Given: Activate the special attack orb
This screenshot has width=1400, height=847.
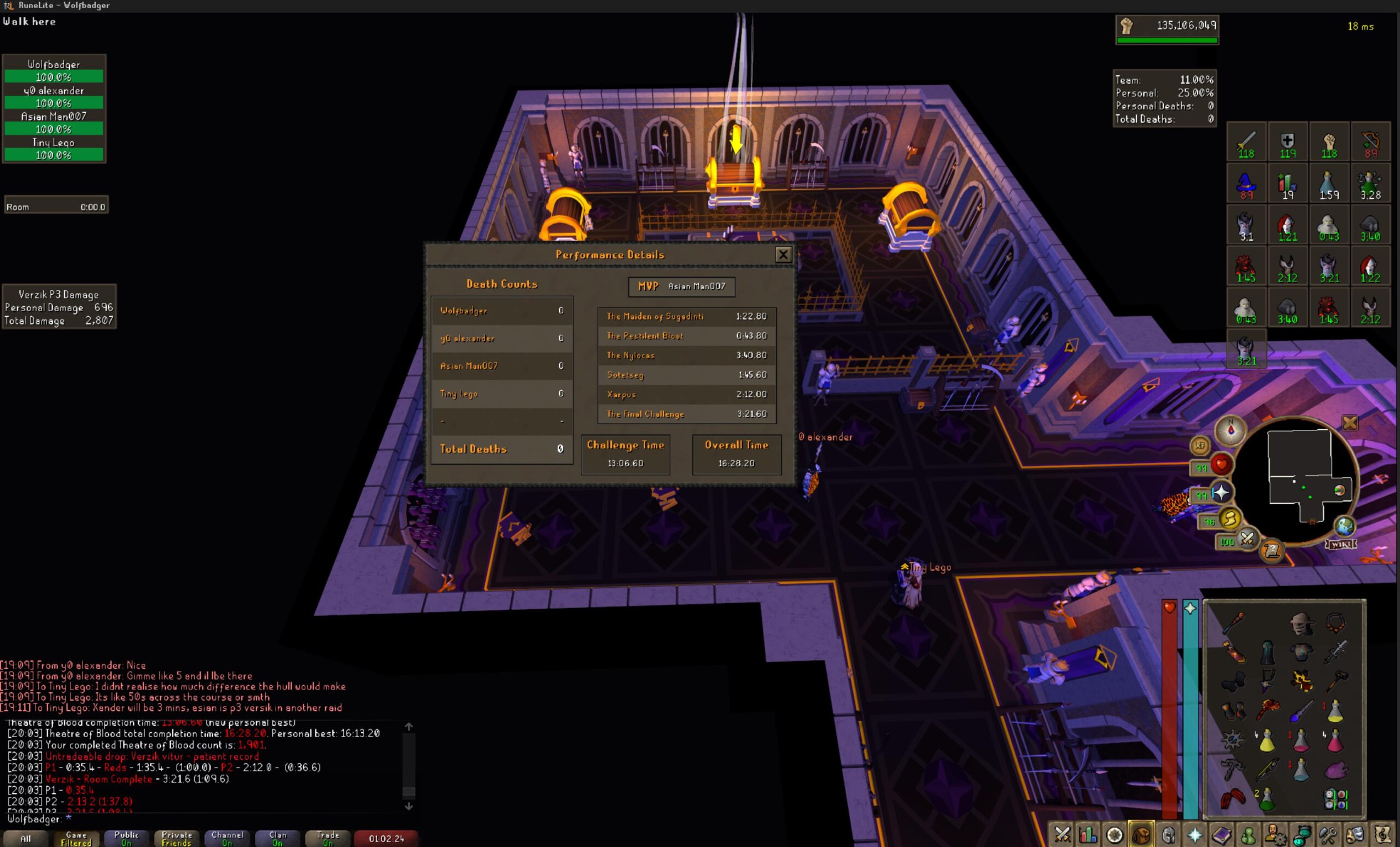Looking at the screenshot, I should coord(1246,539).
